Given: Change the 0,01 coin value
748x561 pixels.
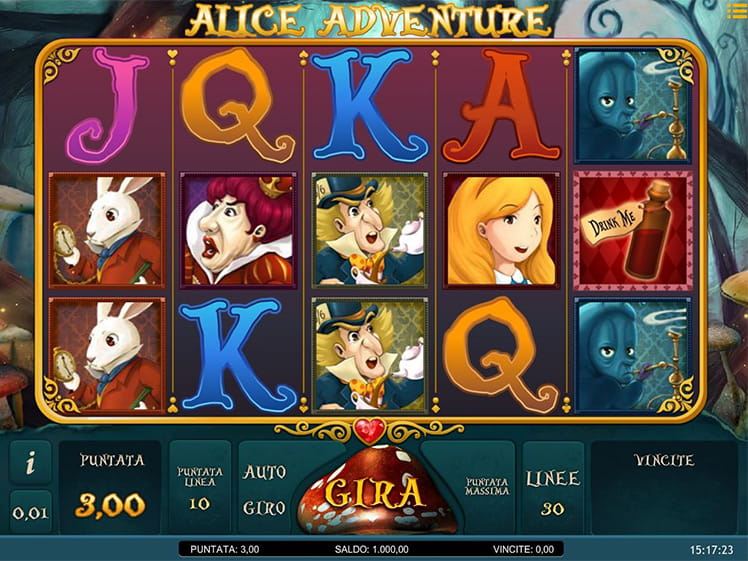Looking at the screenshot, I should point(30,512).
